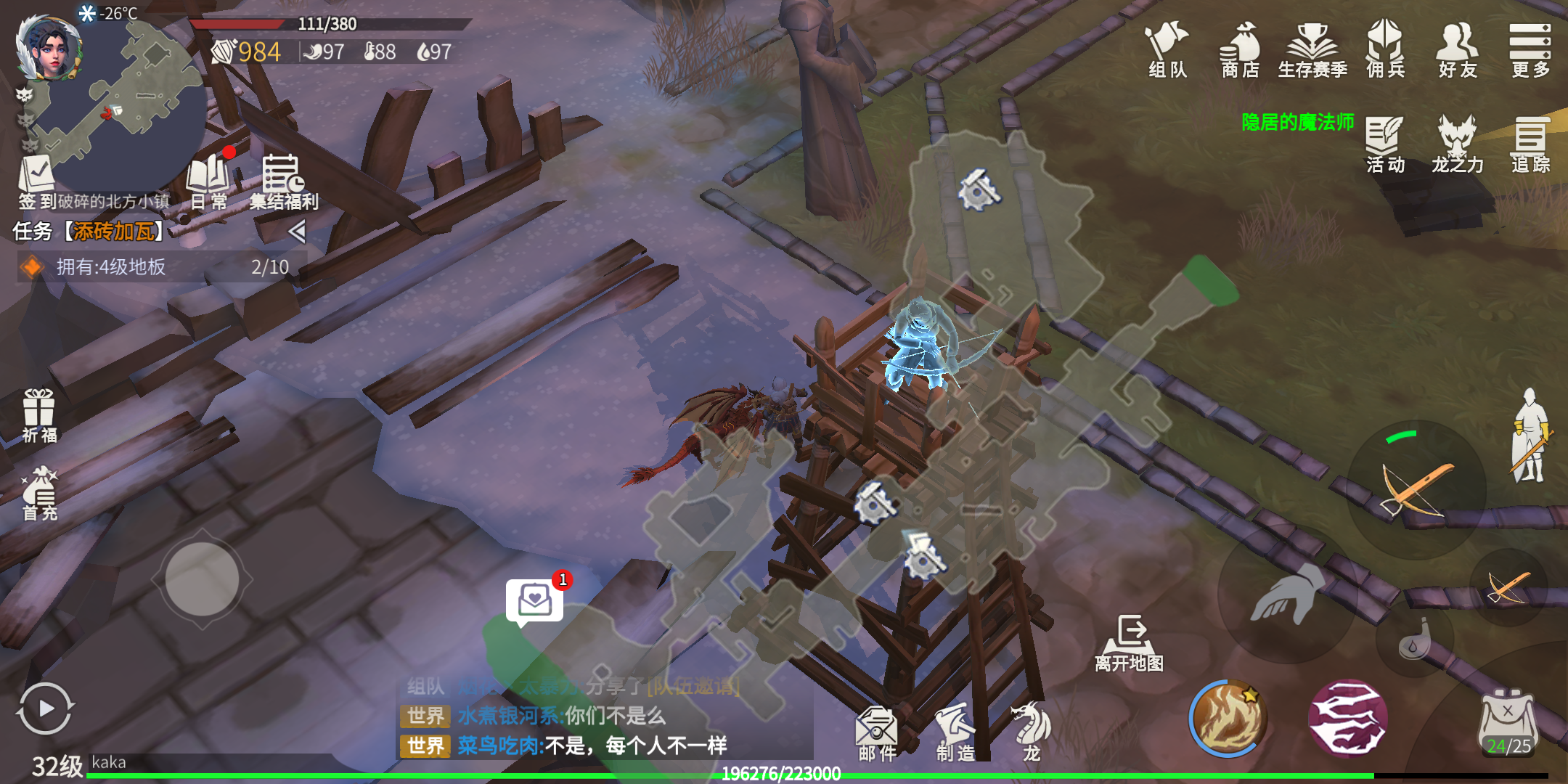Screen dimensions: 1568x784
Task: Open the backpack showing 24/25
Action: [x=1508, y=722]
